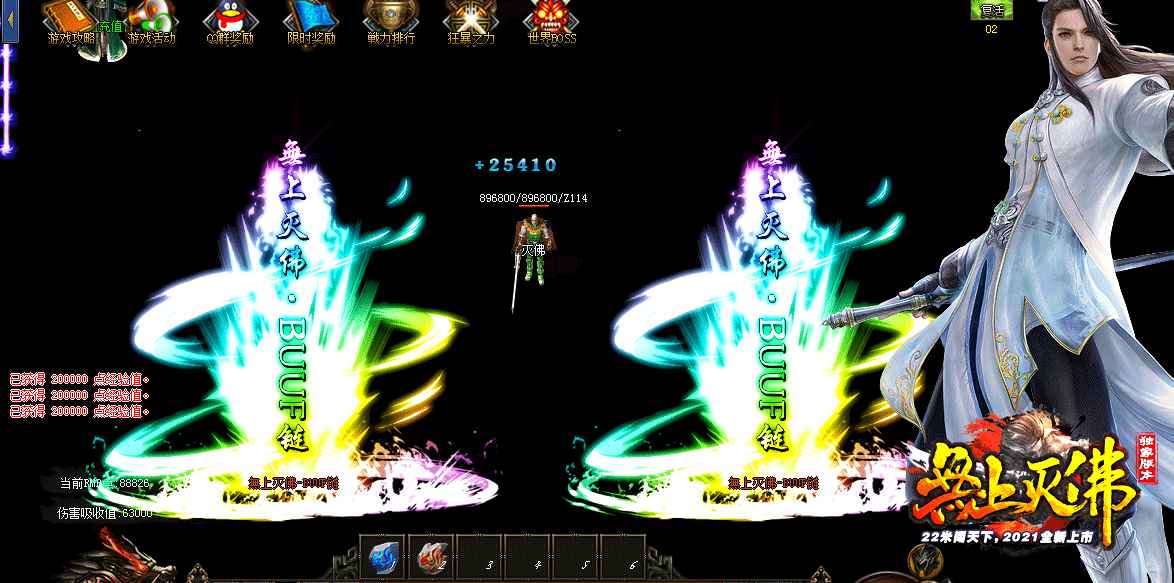Click the green 充值 recharge label
The image size is (1174, 583).
109,26
